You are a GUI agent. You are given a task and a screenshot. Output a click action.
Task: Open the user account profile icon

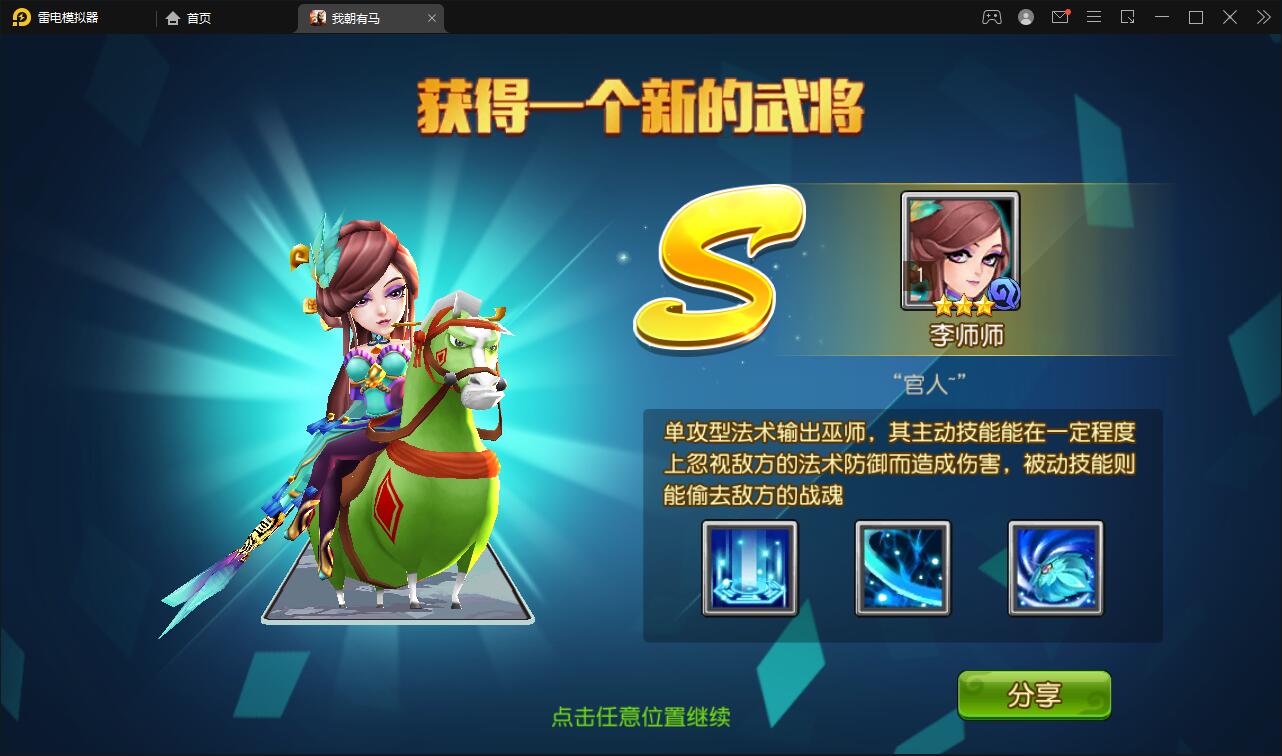pos(1025,17)
